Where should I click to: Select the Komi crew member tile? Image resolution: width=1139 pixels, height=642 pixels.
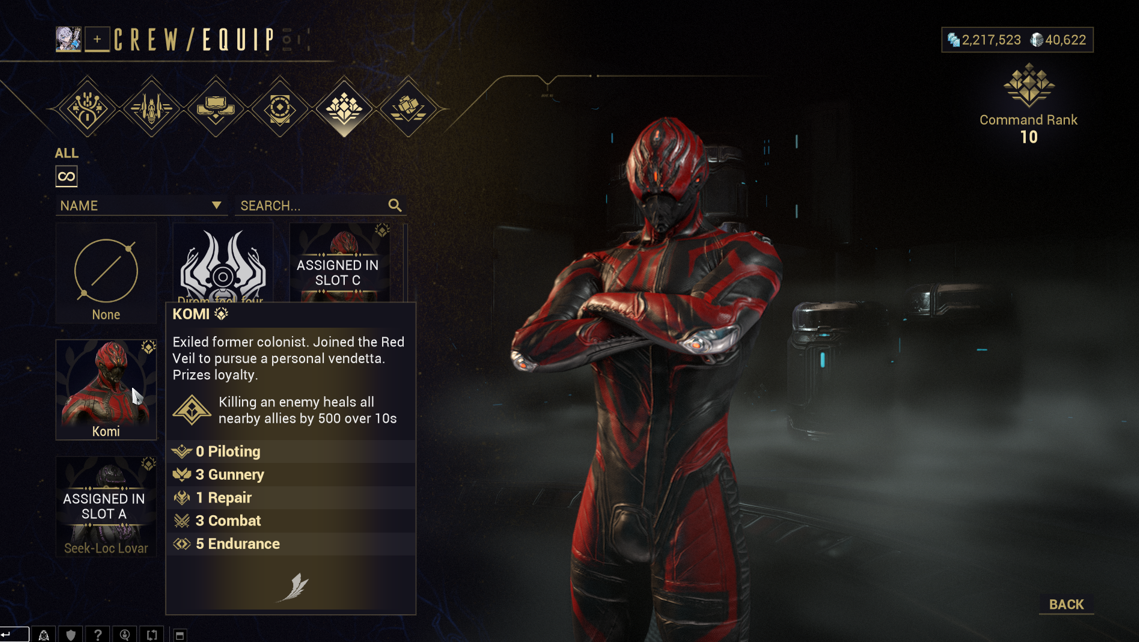[106, 389]
